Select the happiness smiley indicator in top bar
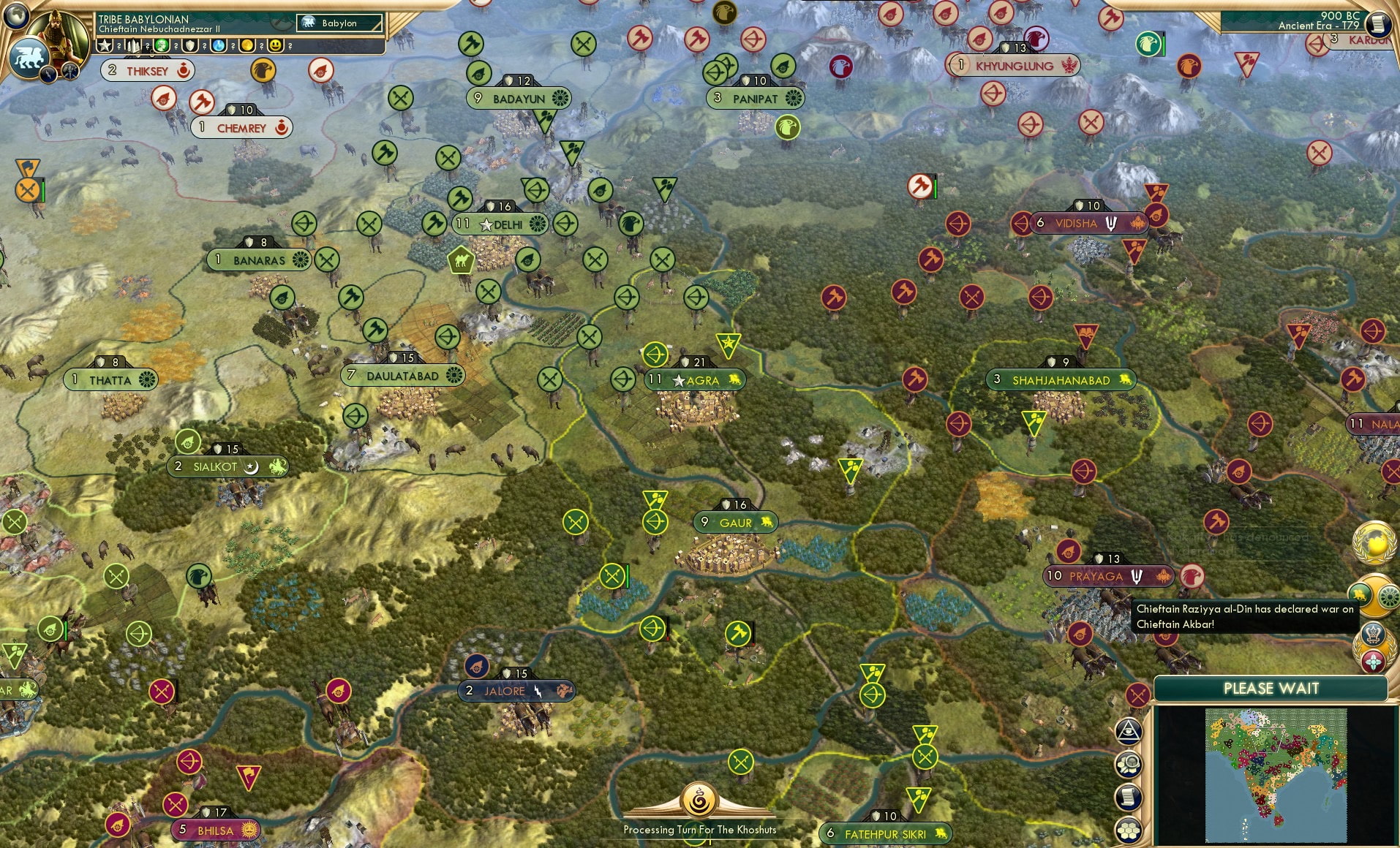Image resolution: width=1400 pixels, height=848 pixels. tap(275, 45)
